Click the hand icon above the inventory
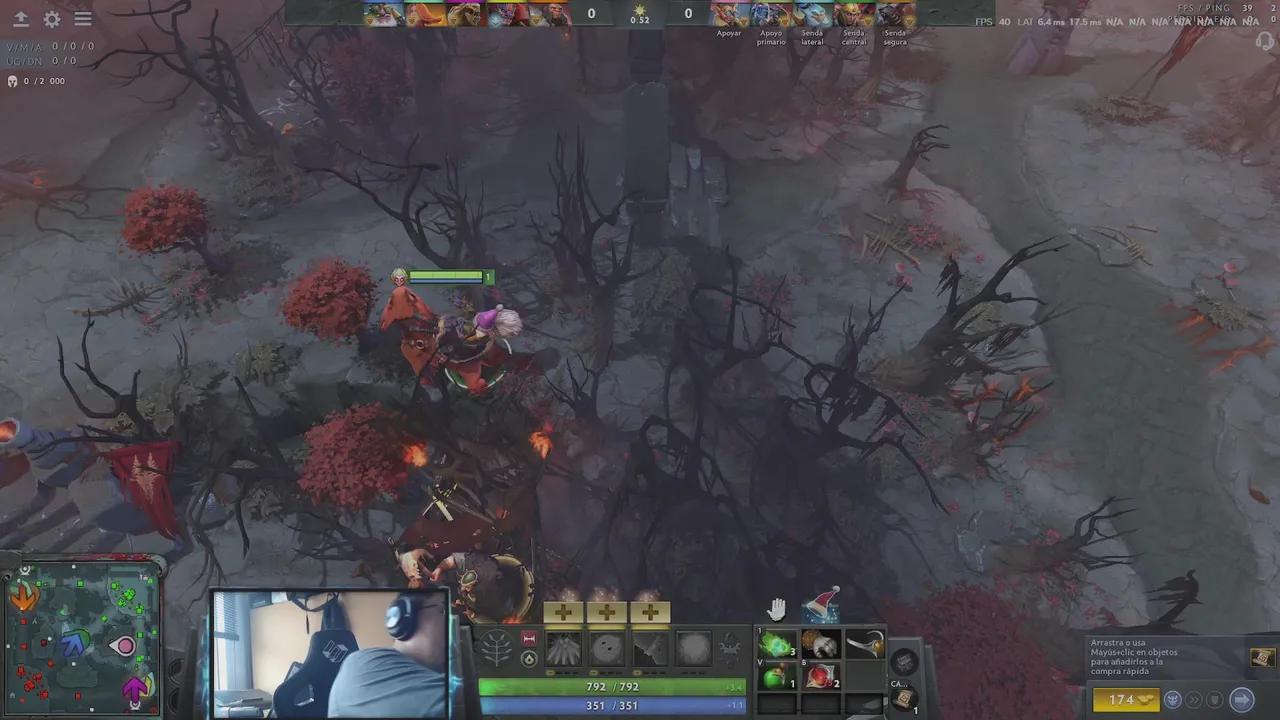 click(x=777, y=606)
